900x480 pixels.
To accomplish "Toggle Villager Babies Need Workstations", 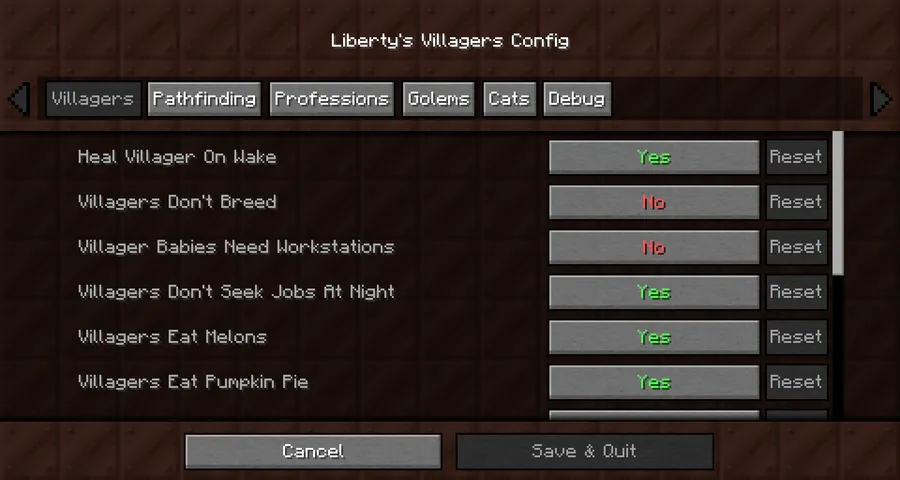I will coord(654,247).
